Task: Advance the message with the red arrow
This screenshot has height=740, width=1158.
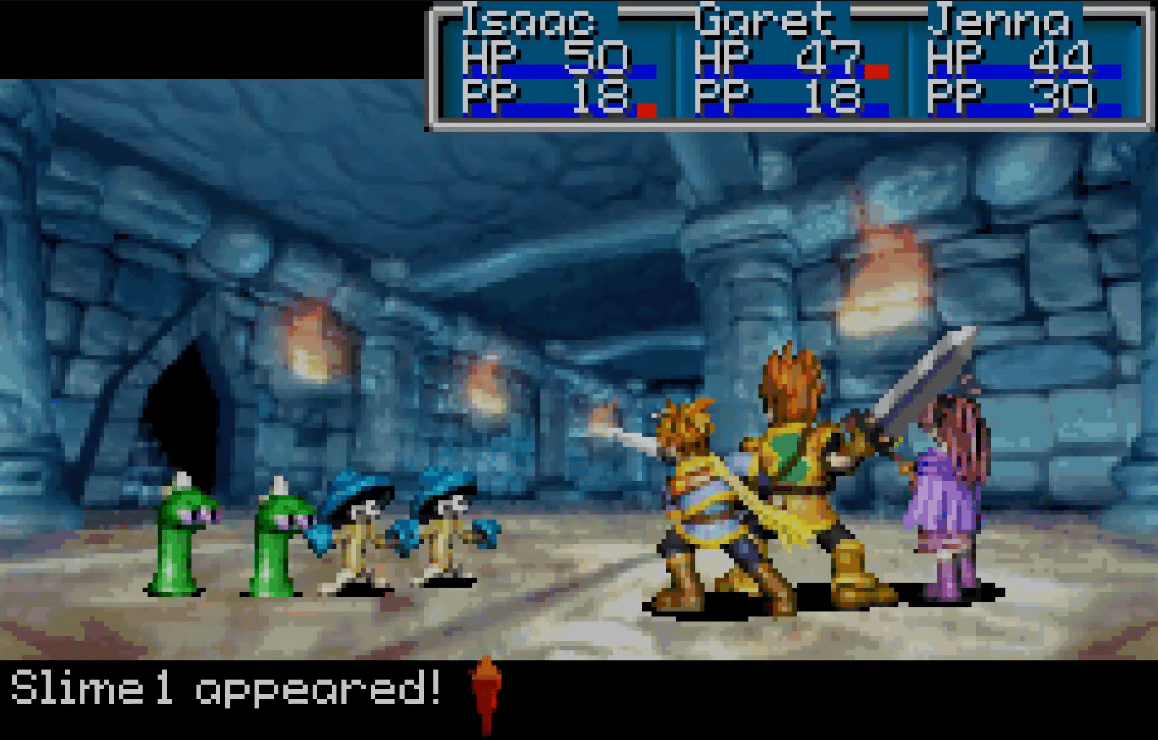Action: (x=485, y=693)
